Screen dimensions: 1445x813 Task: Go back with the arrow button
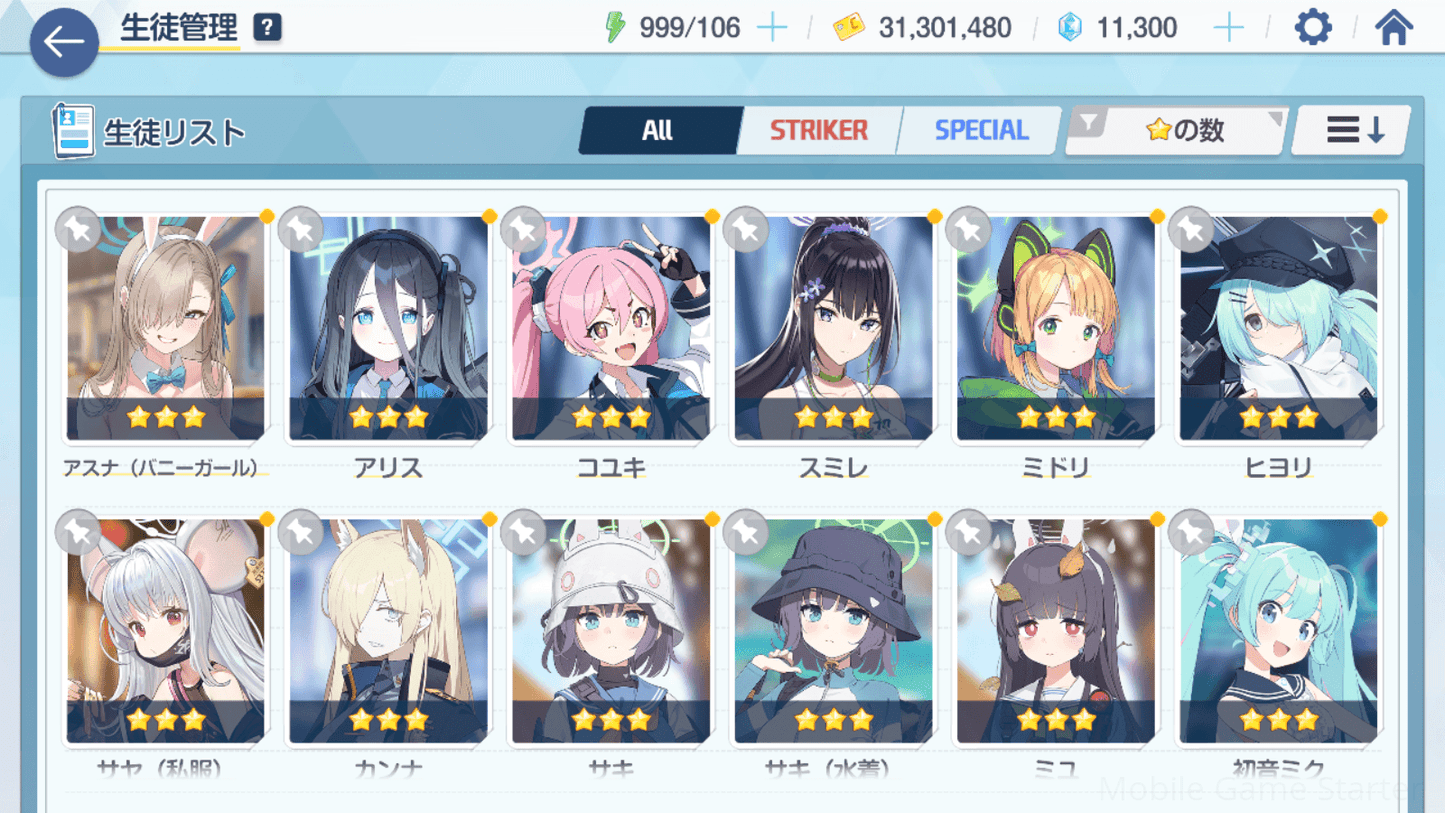(x=64, y=42)
